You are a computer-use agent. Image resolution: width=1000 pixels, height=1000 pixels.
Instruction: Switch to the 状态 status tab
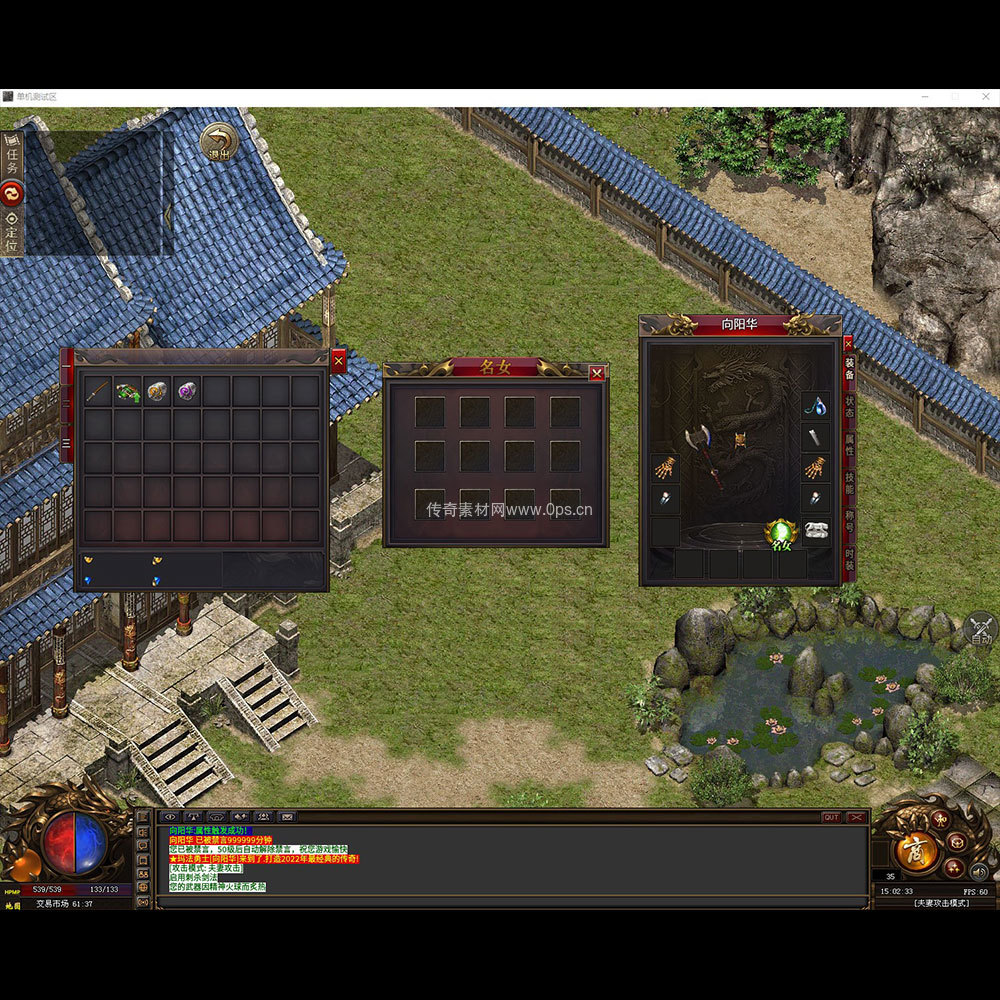[x=849, y=406]
